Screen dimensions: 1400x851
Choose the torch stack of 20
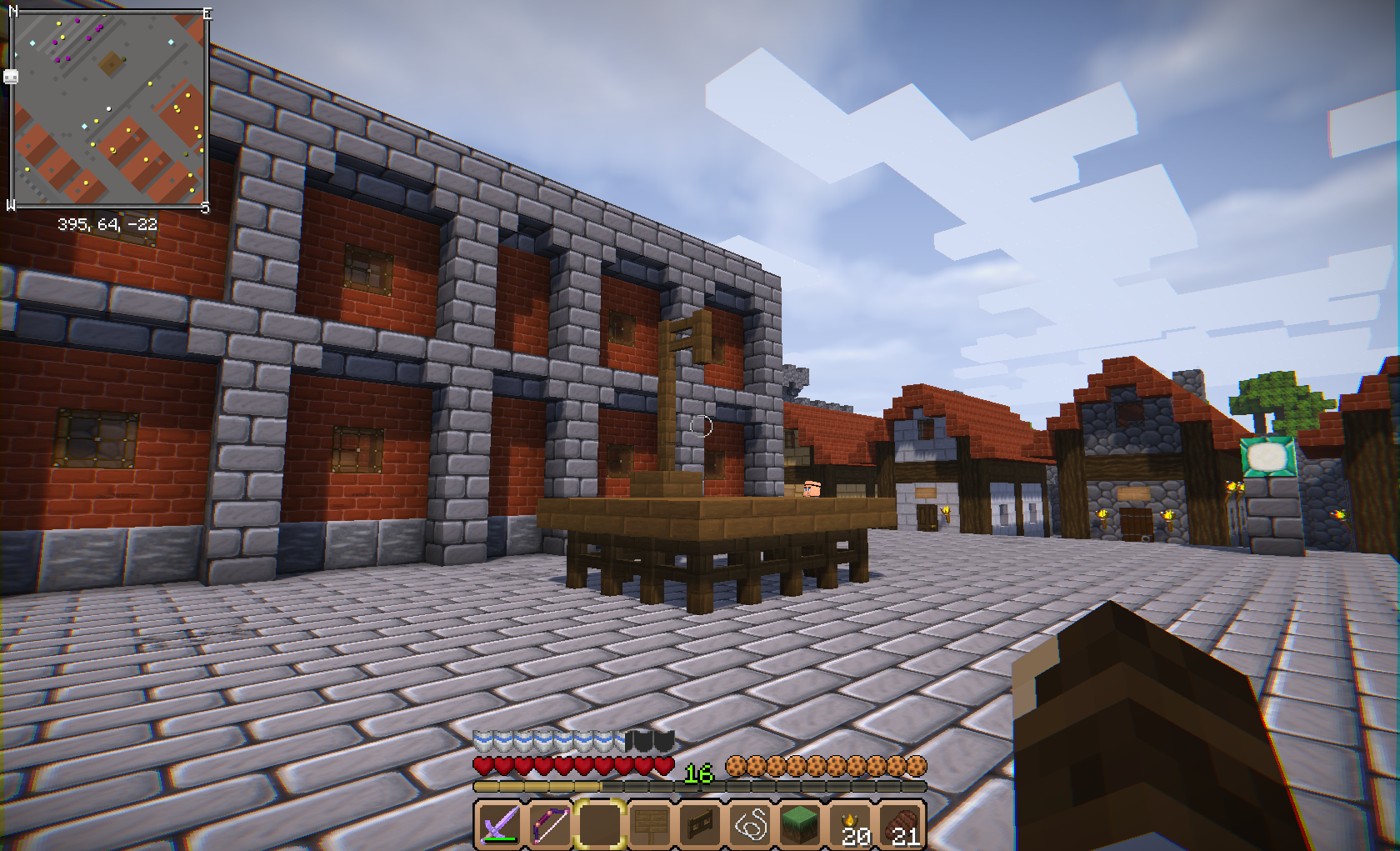(852, 825)
